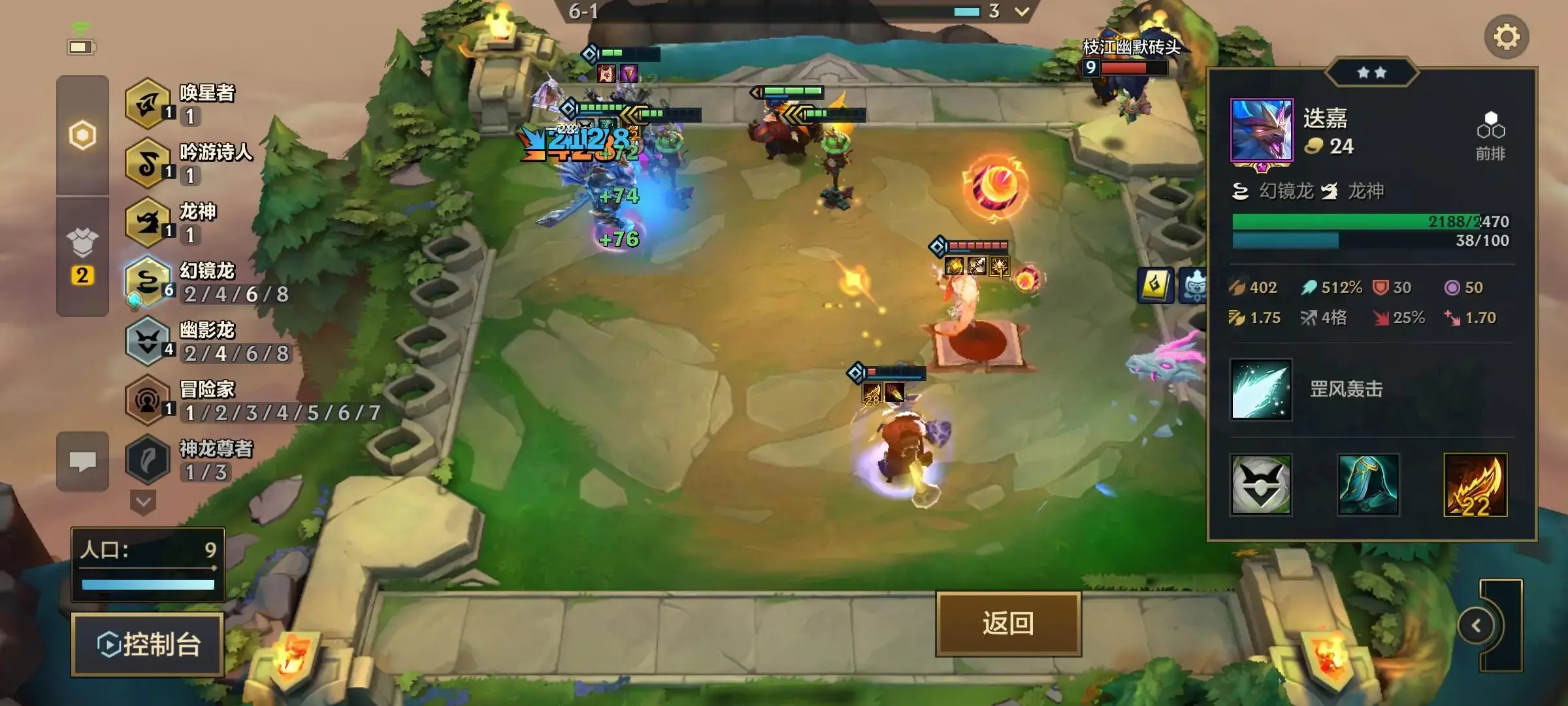The width and height of the screenshot is (1568, 706).
Task: Open the 控制台 console panel
Action: click(148, 645)
